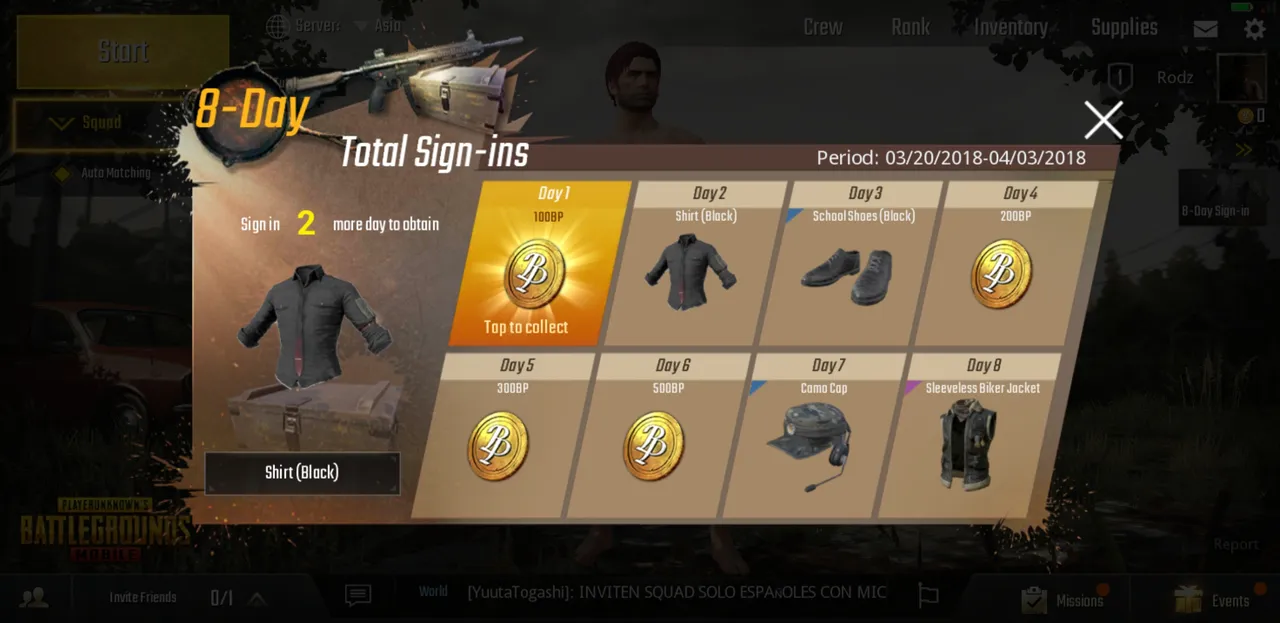Open the Invite Friends option

click(142, 598)
